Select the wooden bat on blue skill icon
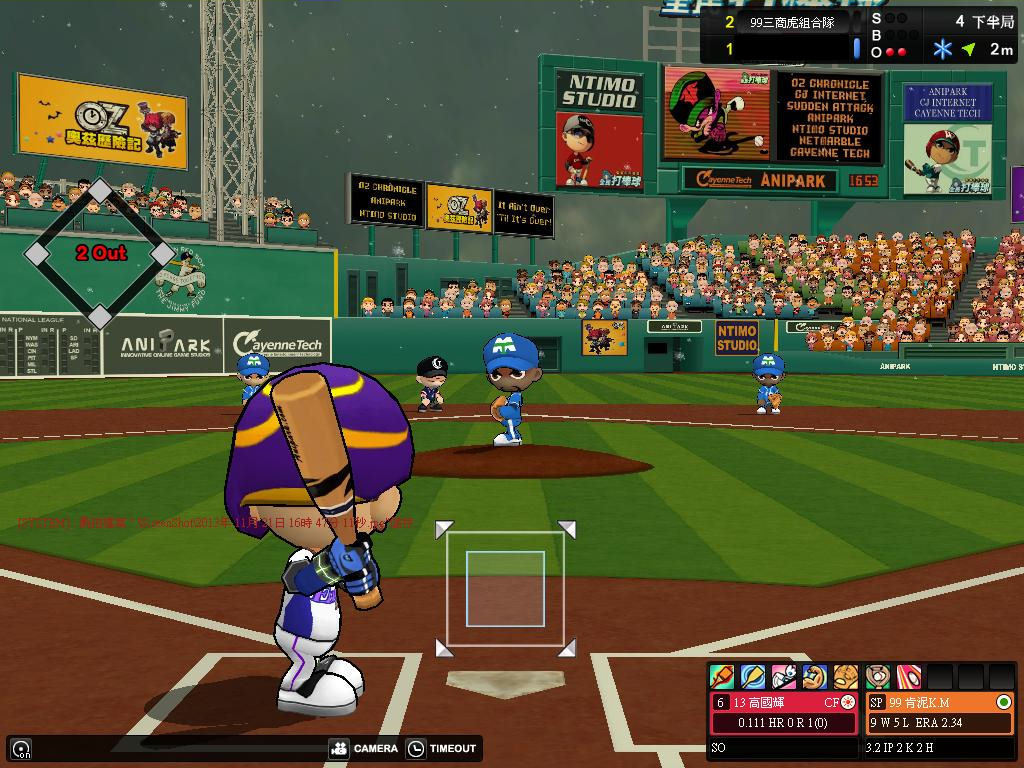 [753, 677]
